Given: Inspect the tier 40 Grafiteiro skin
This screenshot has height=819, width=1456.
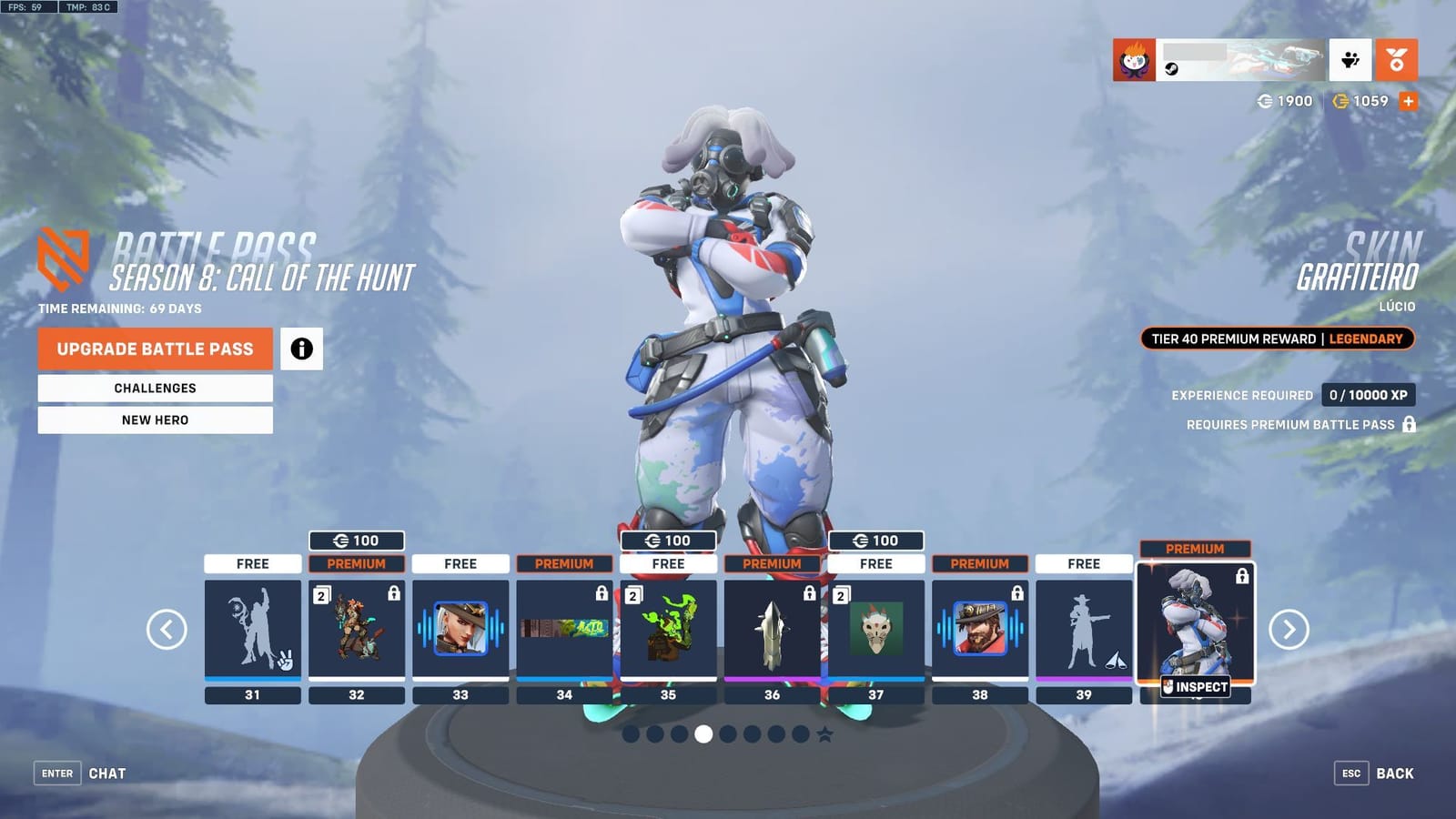Looking at the screenshot, I should (x=1195, y=687).
